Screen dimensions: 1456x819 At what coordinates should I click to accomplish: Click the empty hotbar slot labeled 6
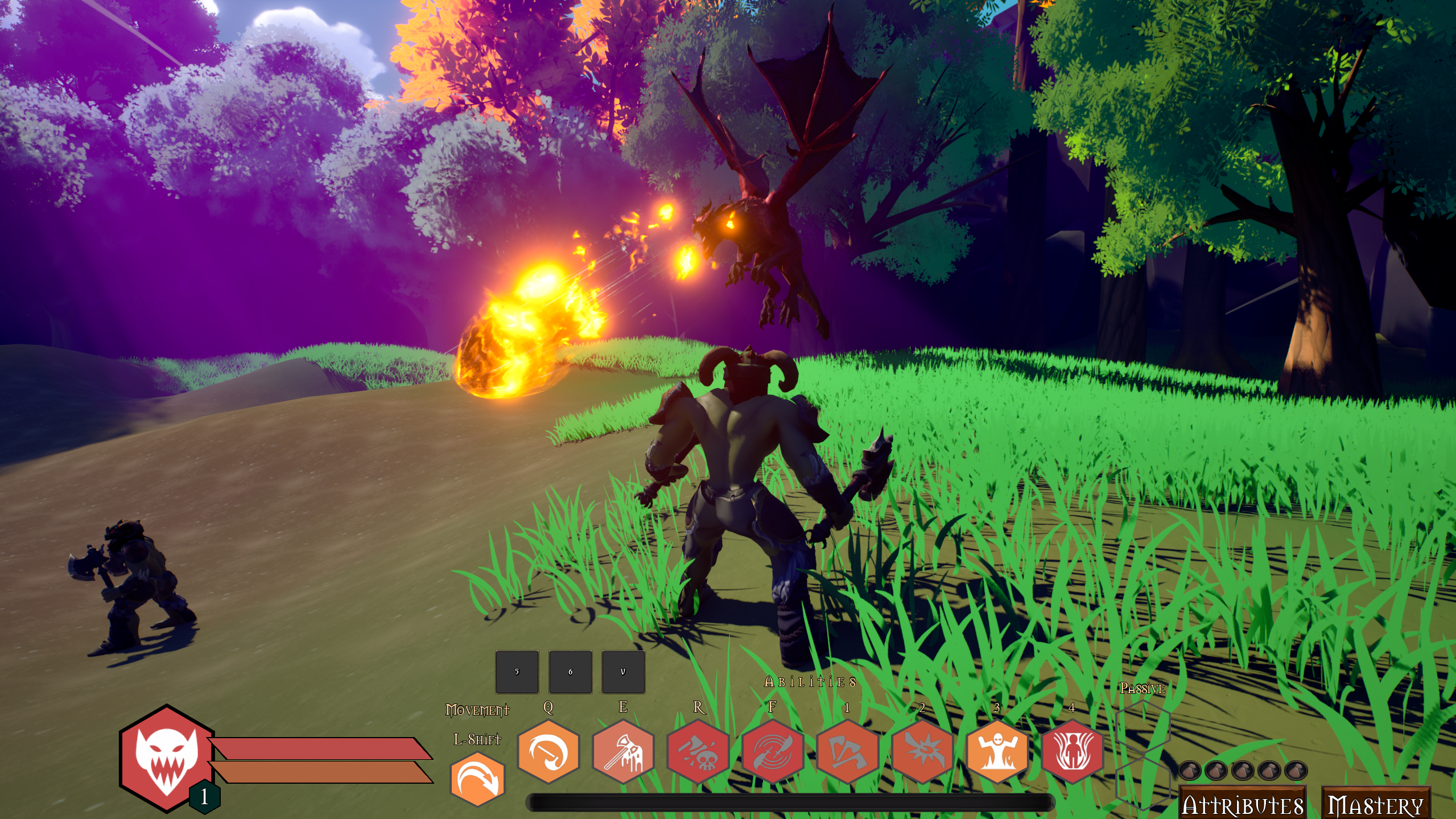571,672
